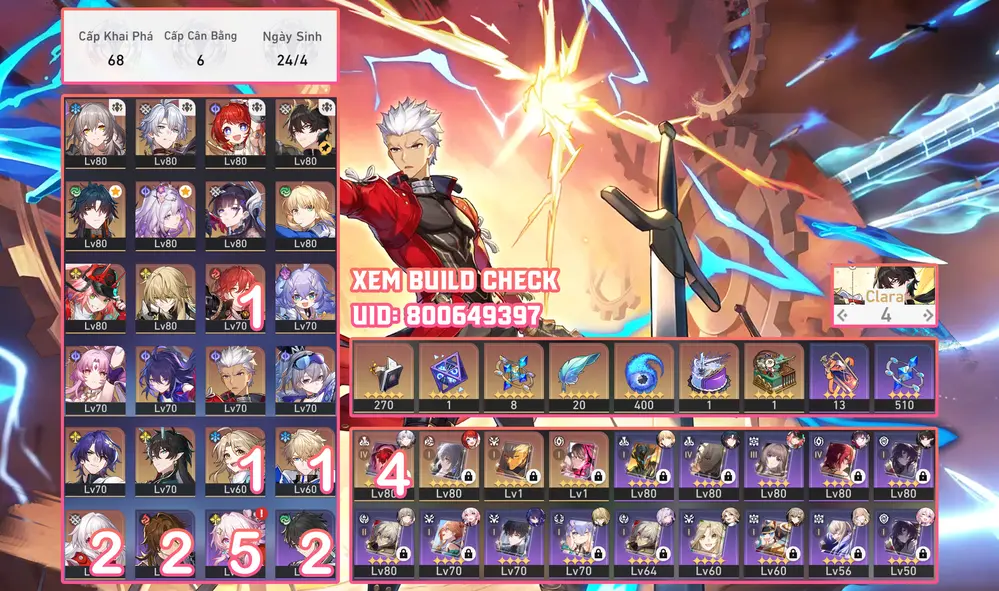999x591 pixels.
Task: Select the light cone marked with 4
Action: [x=385, y=467]
